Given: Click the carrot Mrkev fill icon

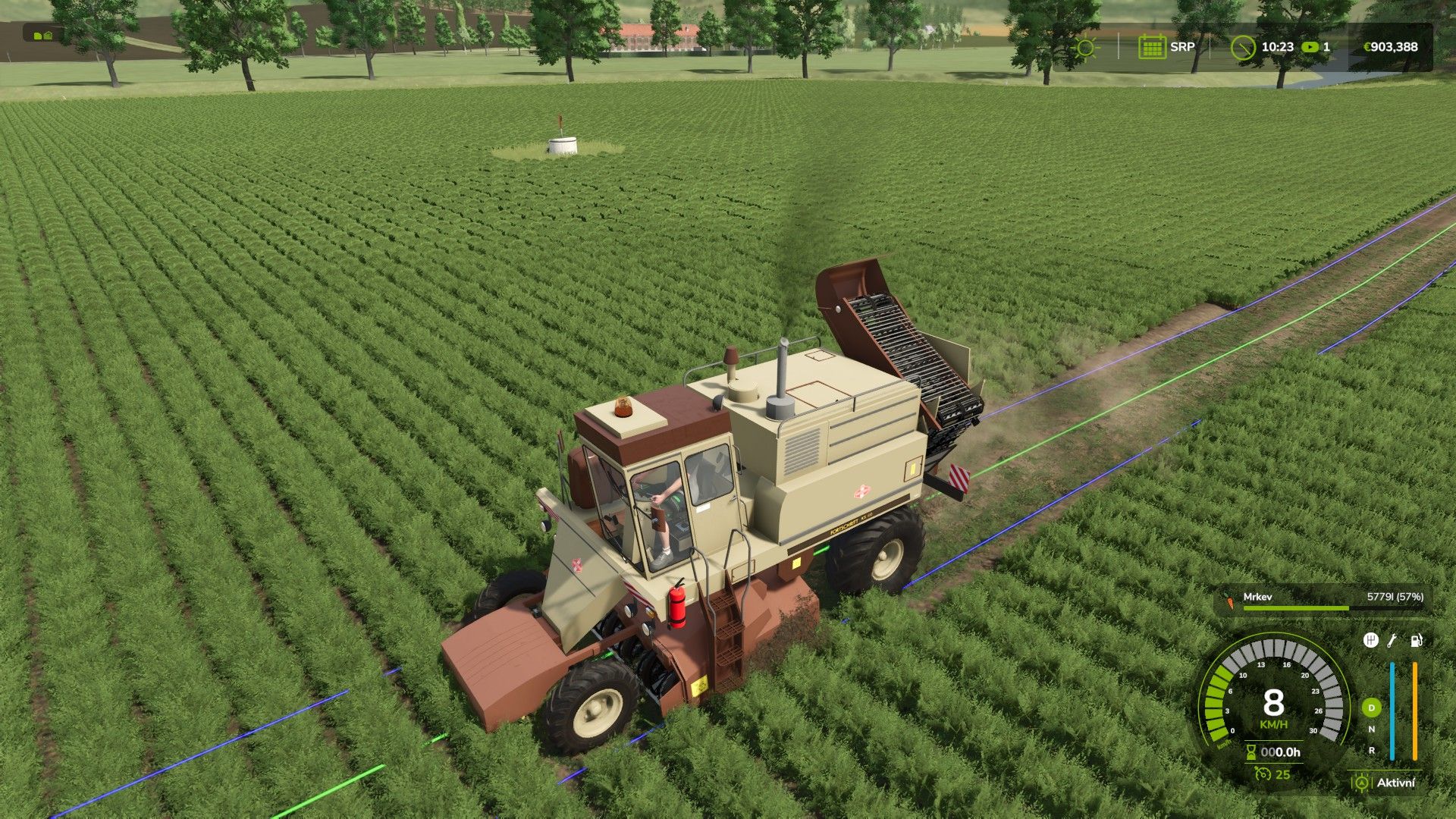Looking at the screenshot, I should pos(1230,603).
